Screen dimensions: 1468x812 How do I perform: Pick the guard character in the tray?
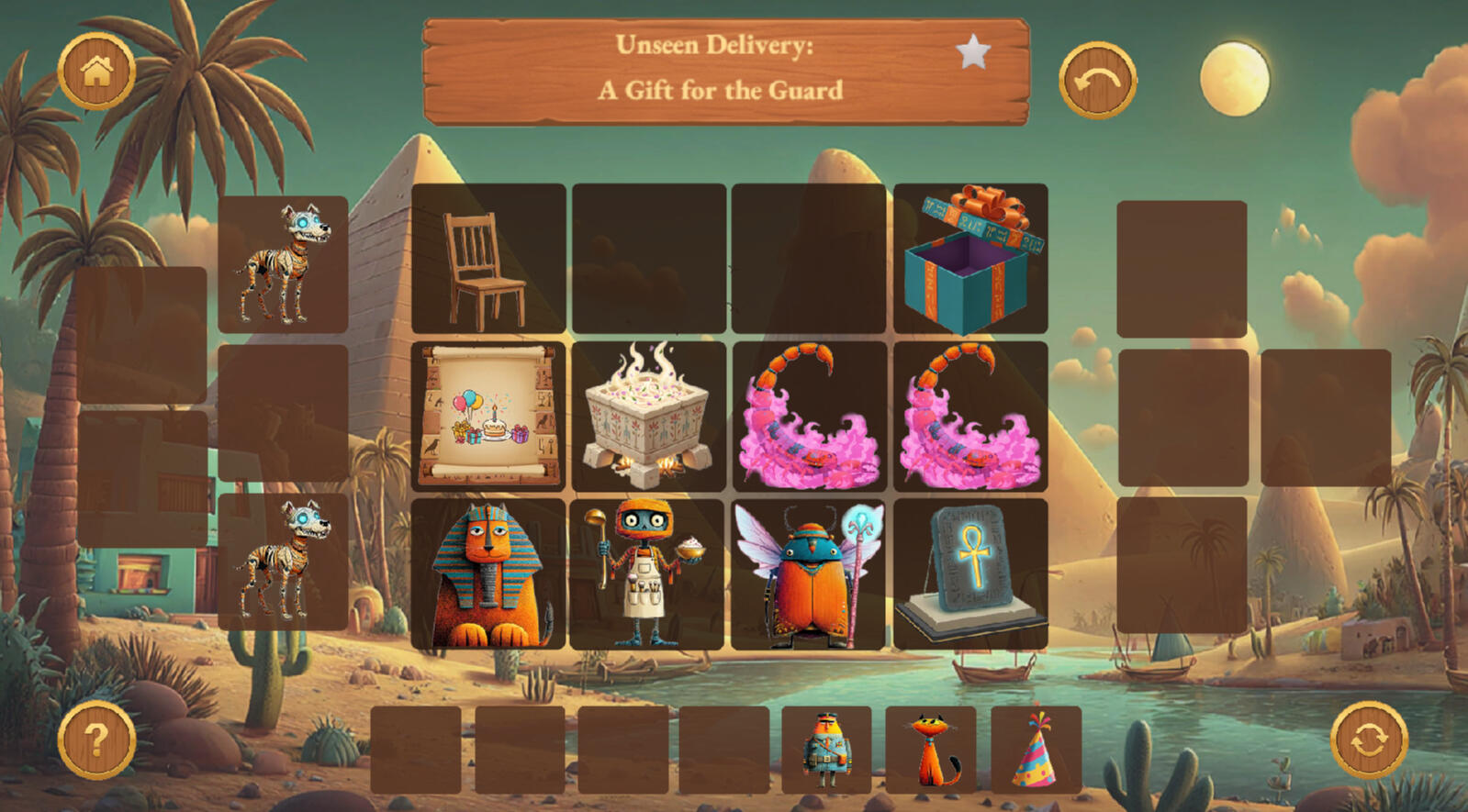click(826, 750)
